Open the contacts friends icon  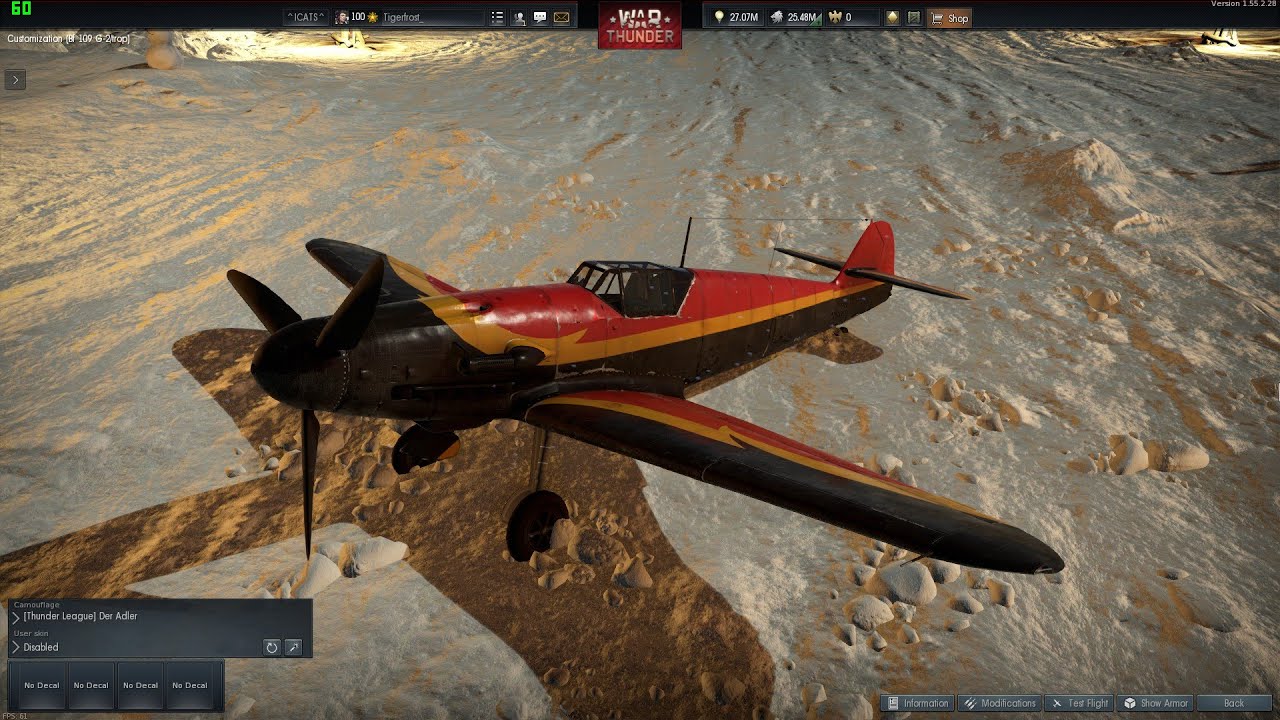pyautogui.click(x=519, y=18)
